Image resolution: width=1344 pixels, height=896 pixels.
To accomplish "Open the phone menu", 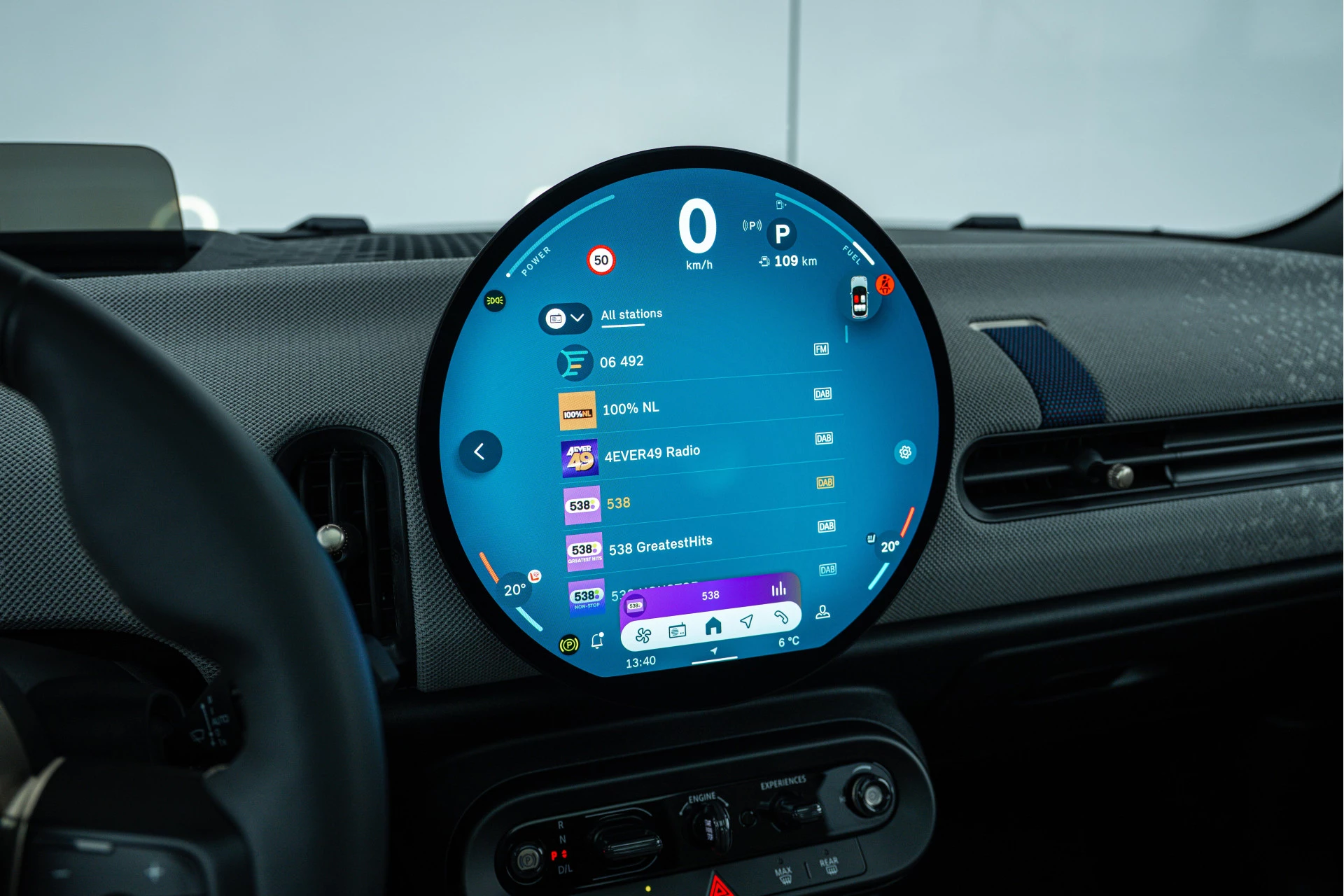I will point(781,617).
